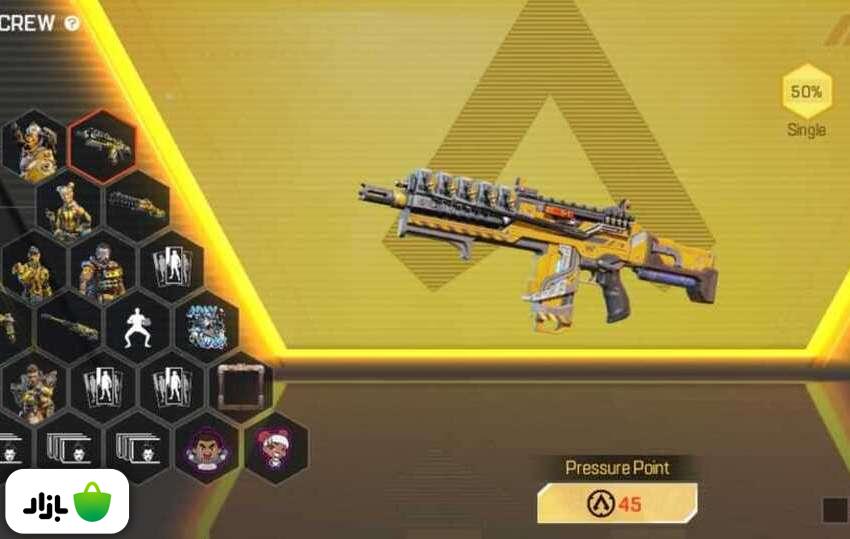Select the blue graffiti sticker tile
This screenshot has width=850, height=539.
206,327
